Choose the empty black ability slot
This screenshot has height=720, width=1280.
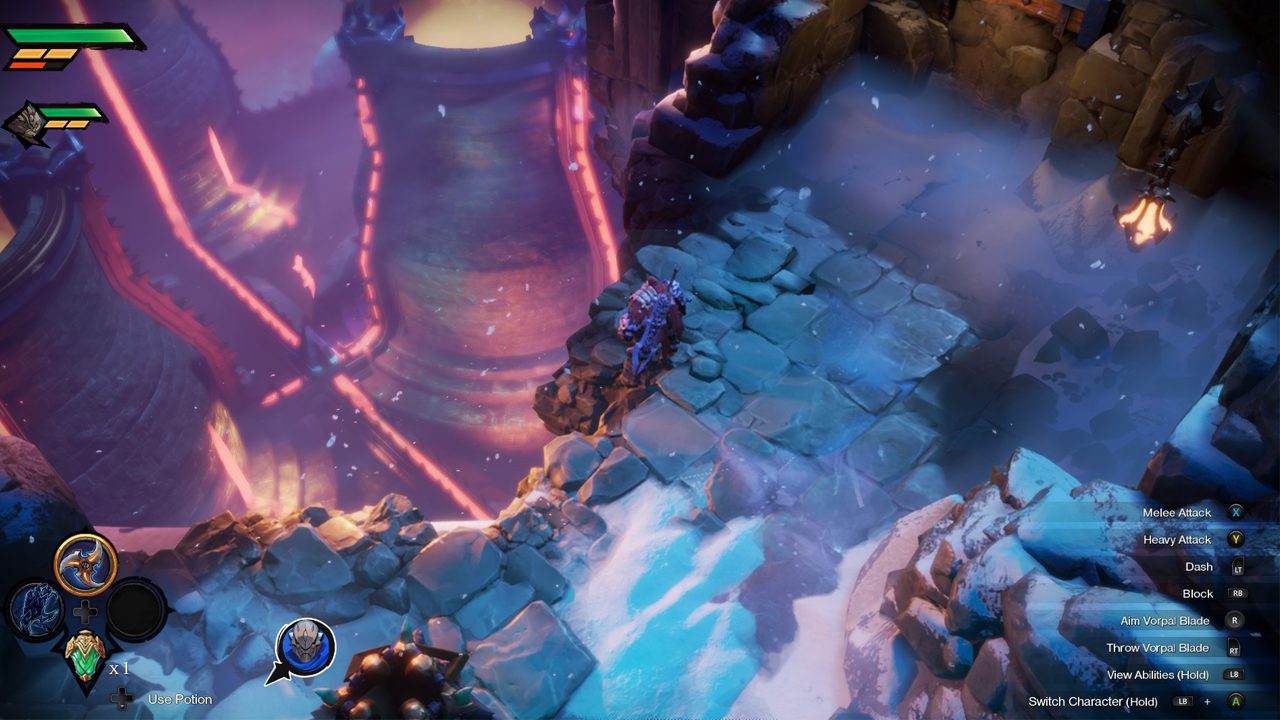(136, 609)
